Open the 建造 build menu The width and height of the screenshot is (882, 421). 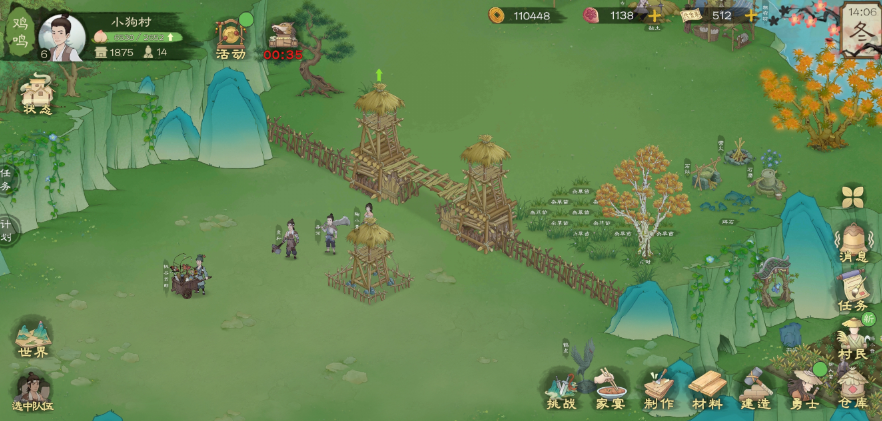(756, 389)
